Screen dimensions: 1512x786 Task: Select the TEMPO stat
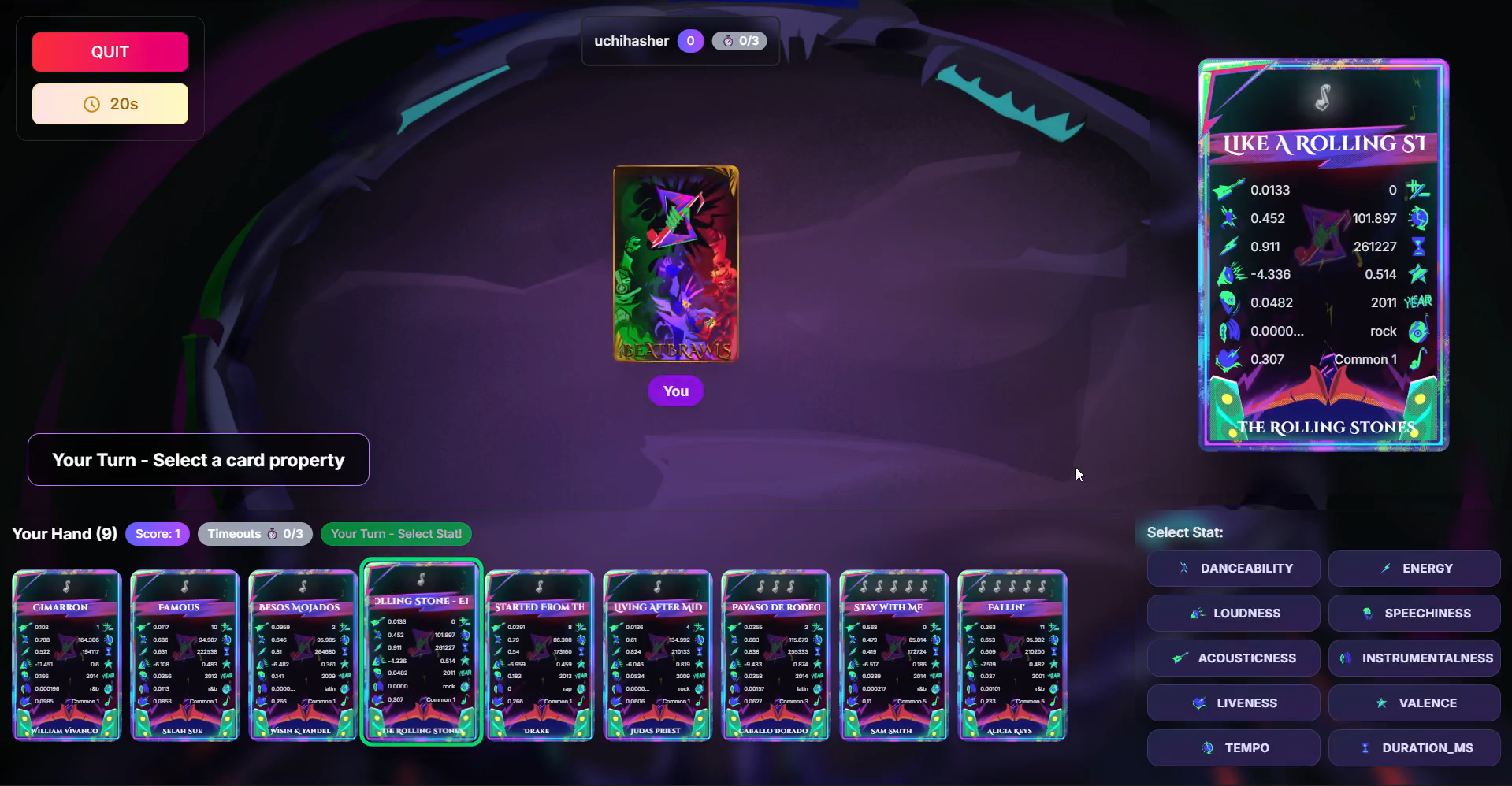pyautogui.click(x=1233, y=747)
